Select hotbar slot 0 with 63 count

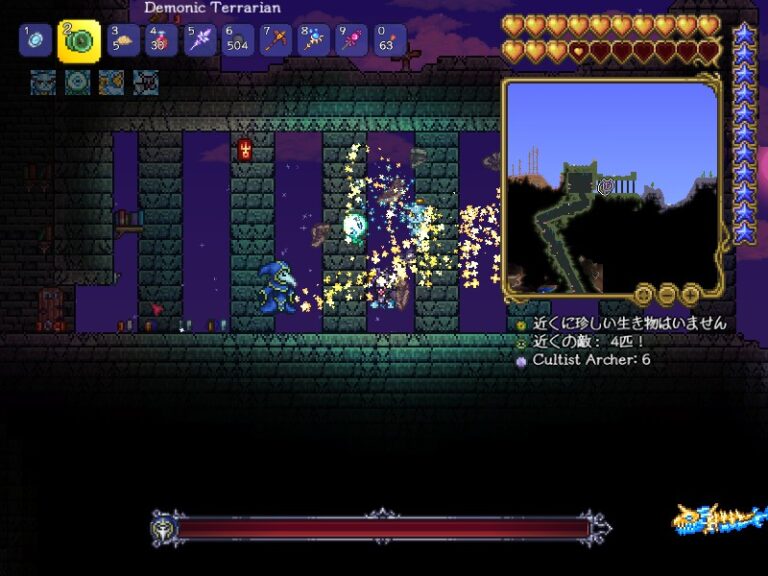(x=390, y=41)
